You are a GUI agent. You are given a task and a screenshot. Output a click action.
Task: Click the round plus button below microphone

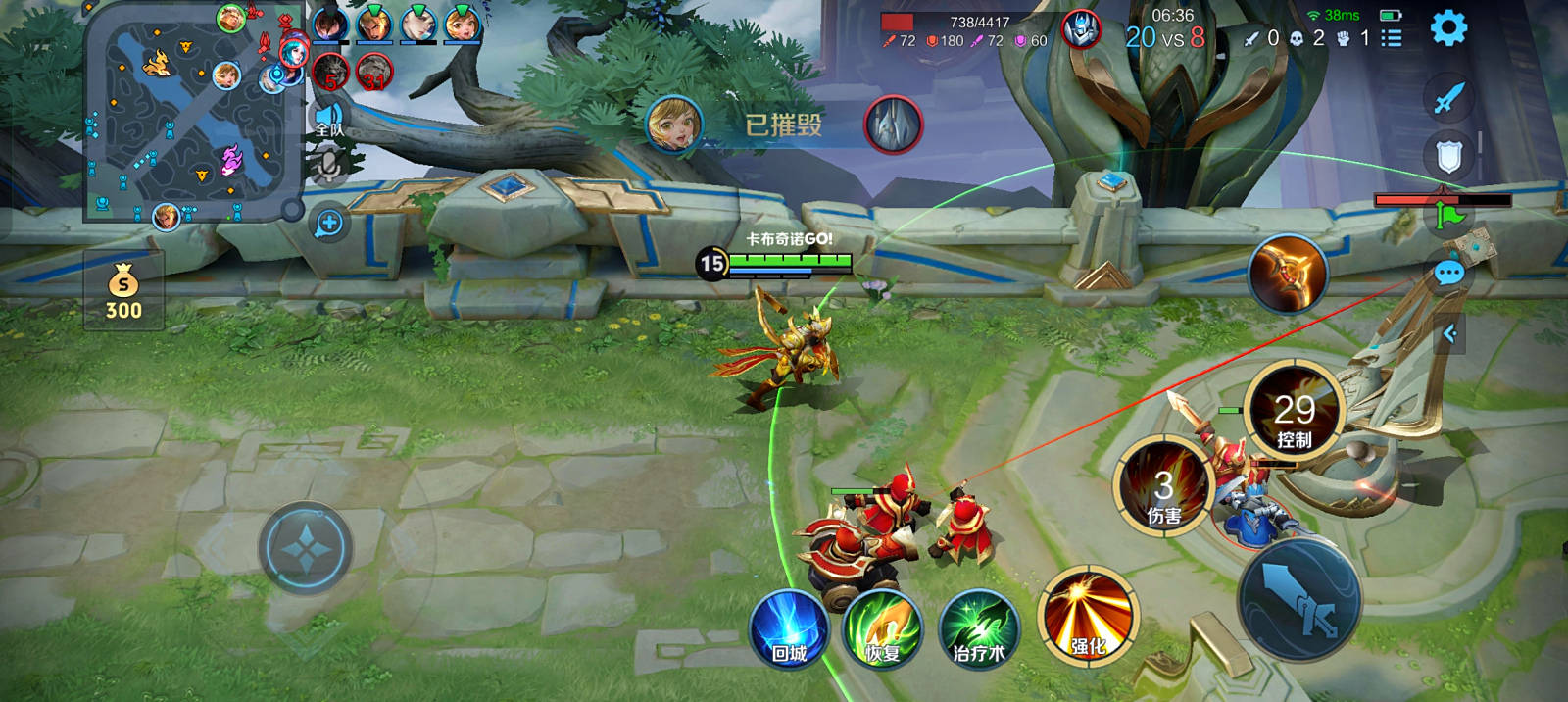click(329, 224)
